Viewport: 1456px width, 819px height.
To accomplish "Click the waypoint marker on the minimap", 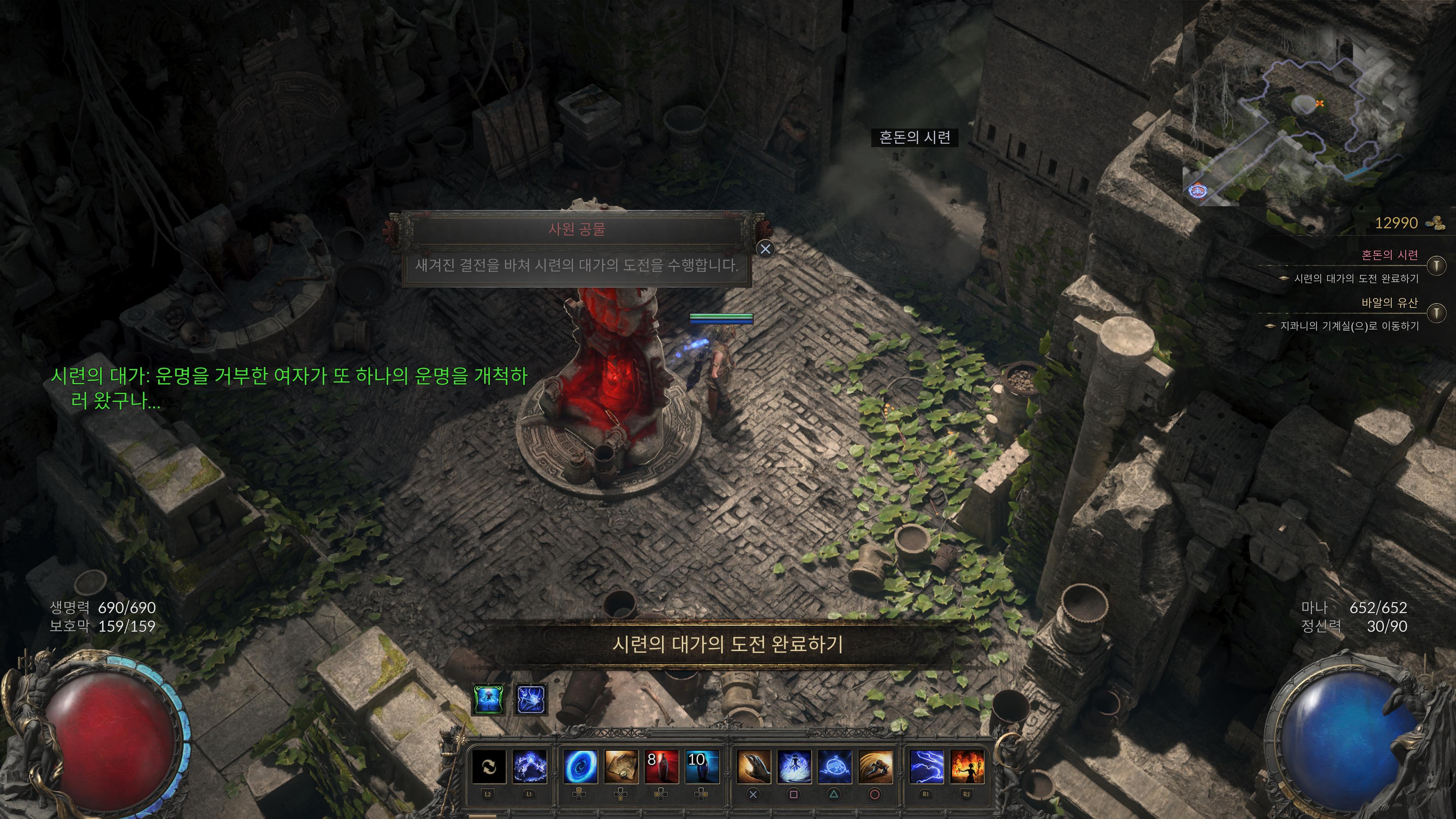I will click(1197, 191).
